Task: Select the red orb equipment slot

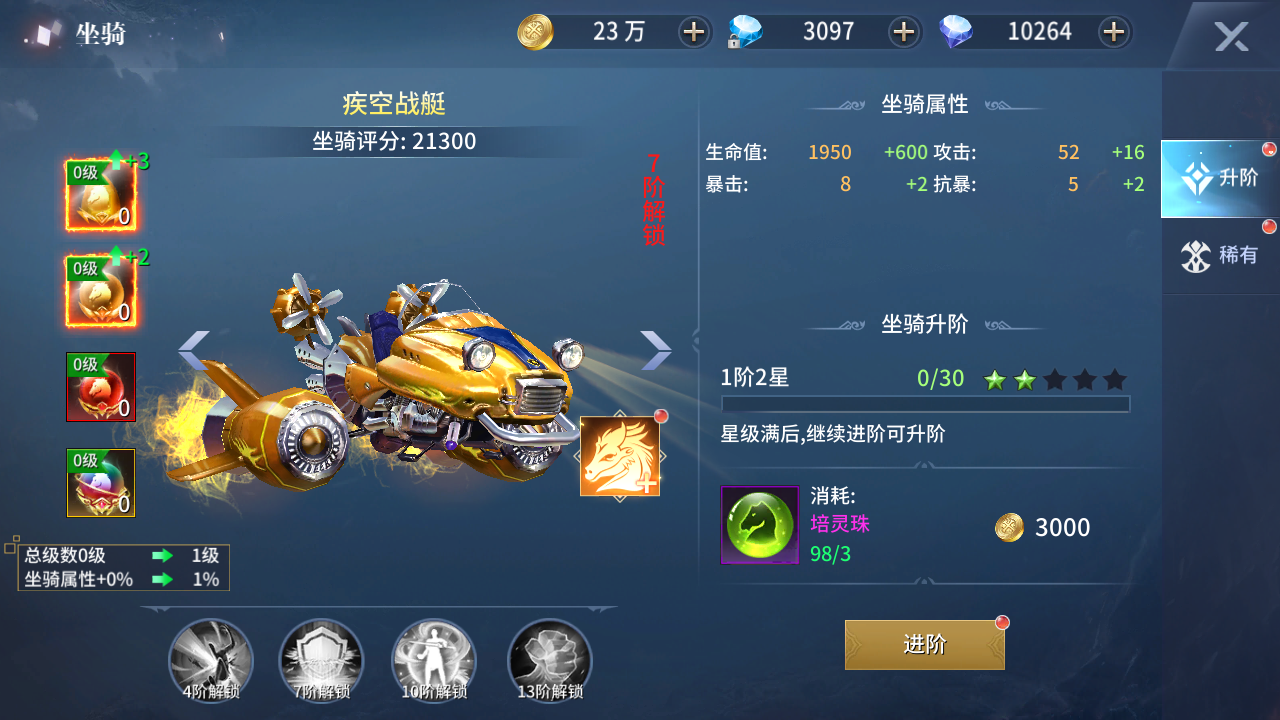Action: click(x=101, y=387)
